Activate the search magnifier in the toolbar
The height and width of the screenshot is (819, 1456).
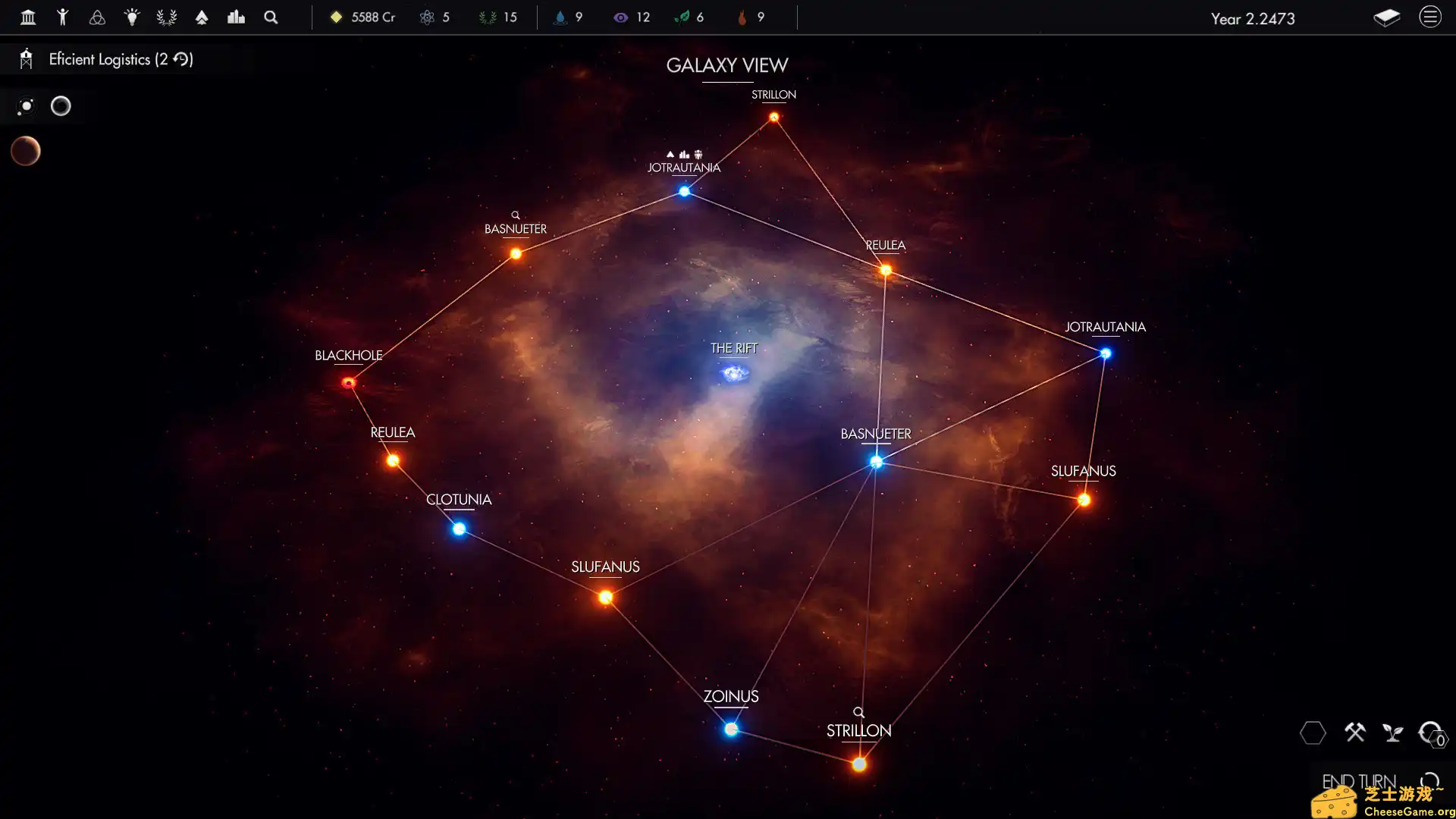coord(270,17)
